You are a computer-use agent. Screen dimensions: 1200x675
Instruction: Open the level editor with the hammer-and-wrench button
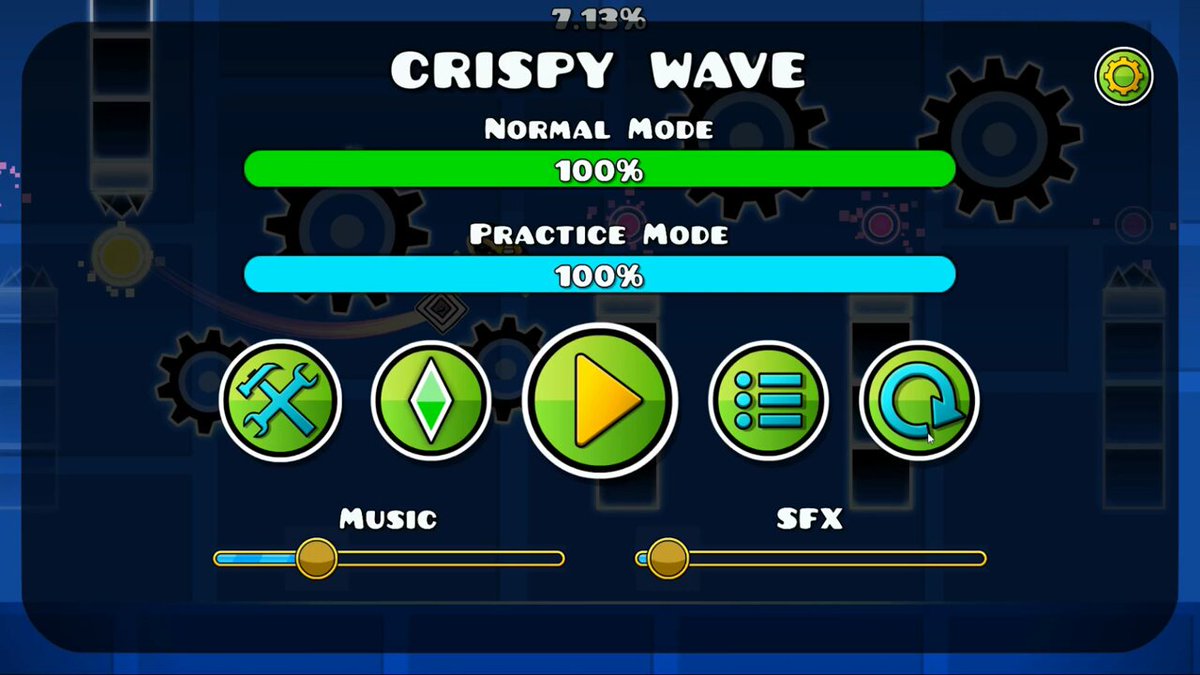coord(281,400)
